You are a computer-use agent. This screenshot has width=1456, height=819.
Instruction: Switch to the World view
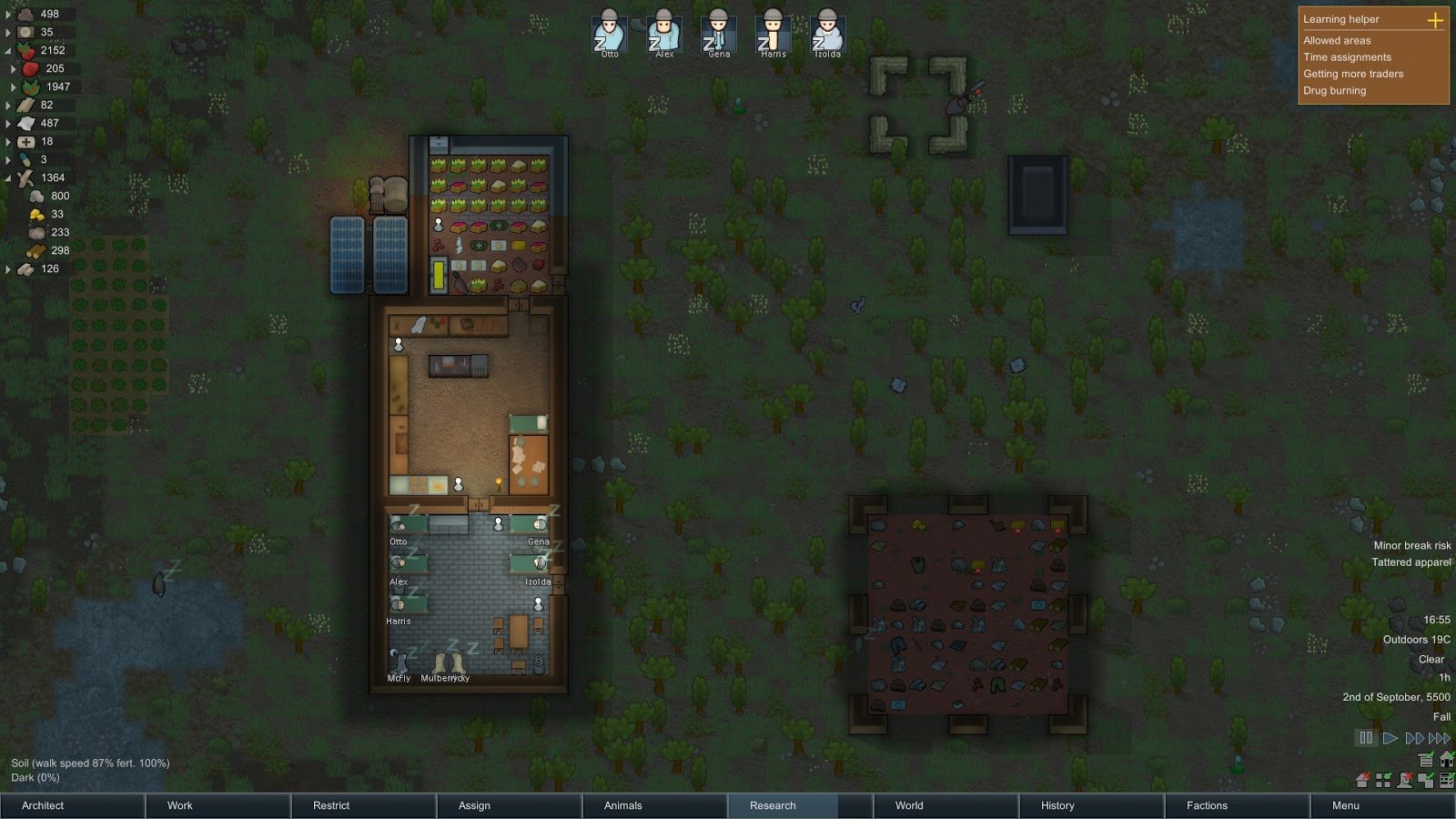click(945, 805)
